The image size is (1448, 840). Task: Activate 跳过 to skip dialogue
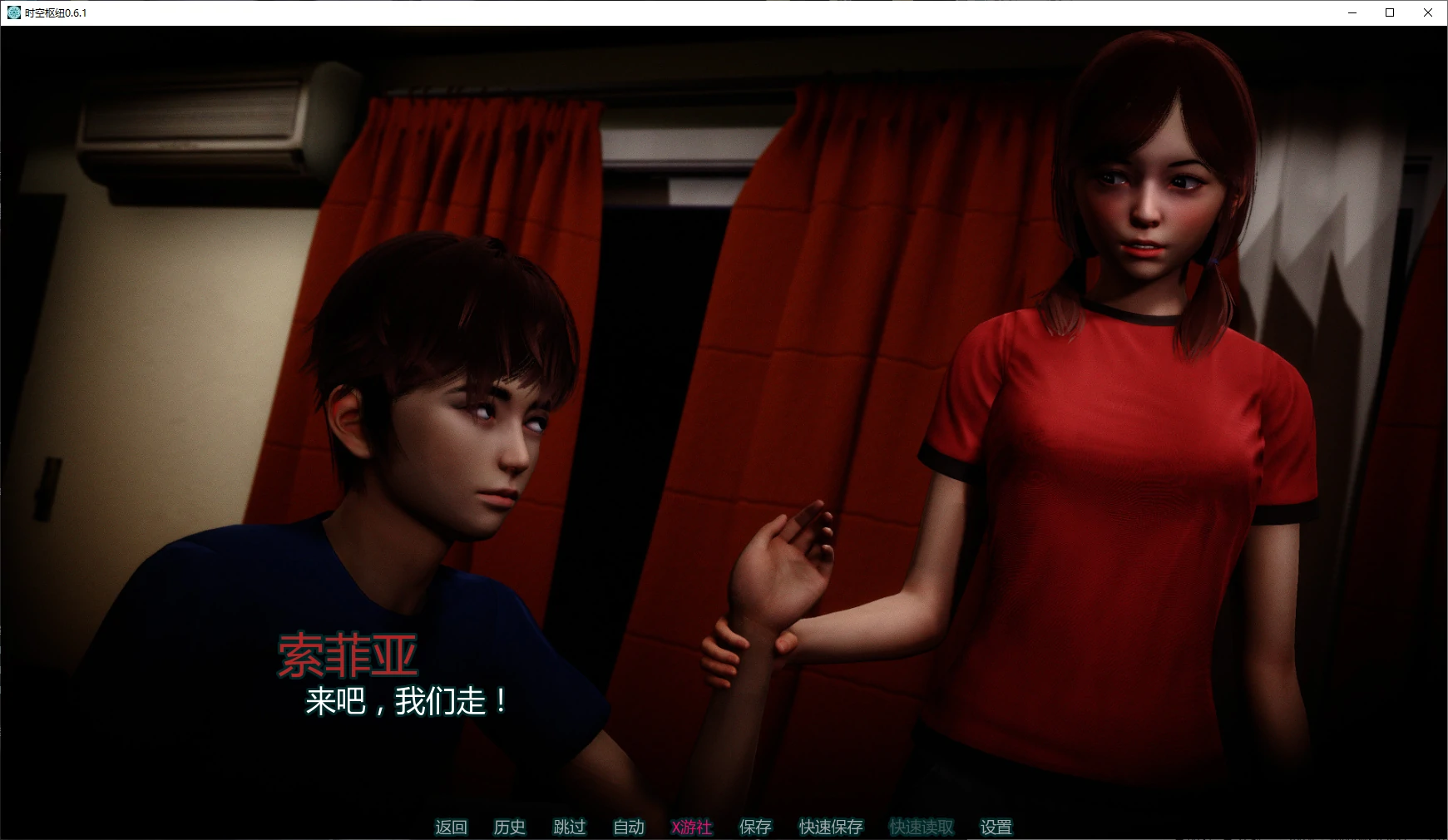click(x=570, y=827)
